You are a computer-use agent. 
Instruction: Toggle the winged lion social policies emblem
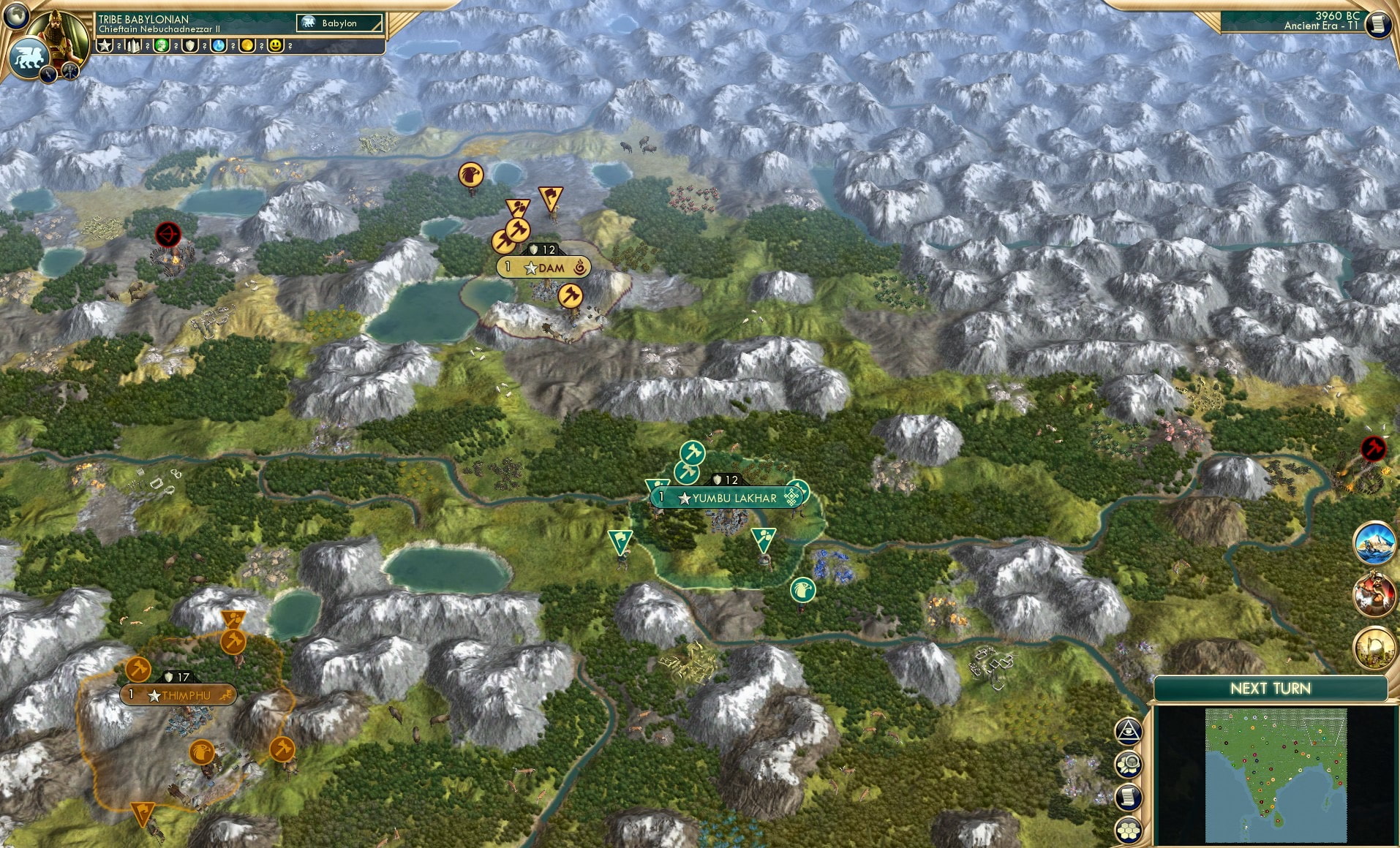[x=29, y=57]
